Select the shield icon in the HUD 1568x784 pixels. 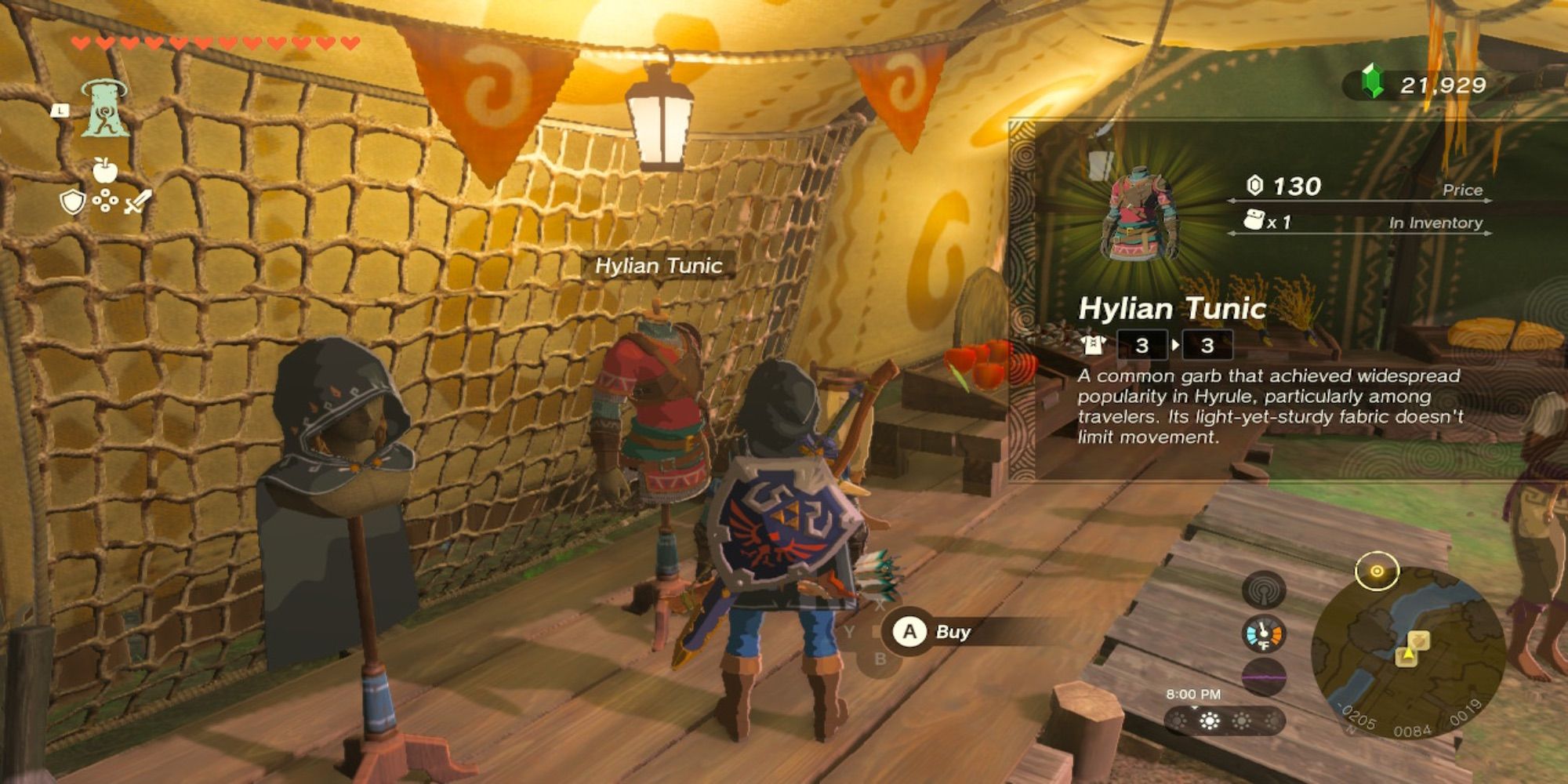[x=72, y=202]
